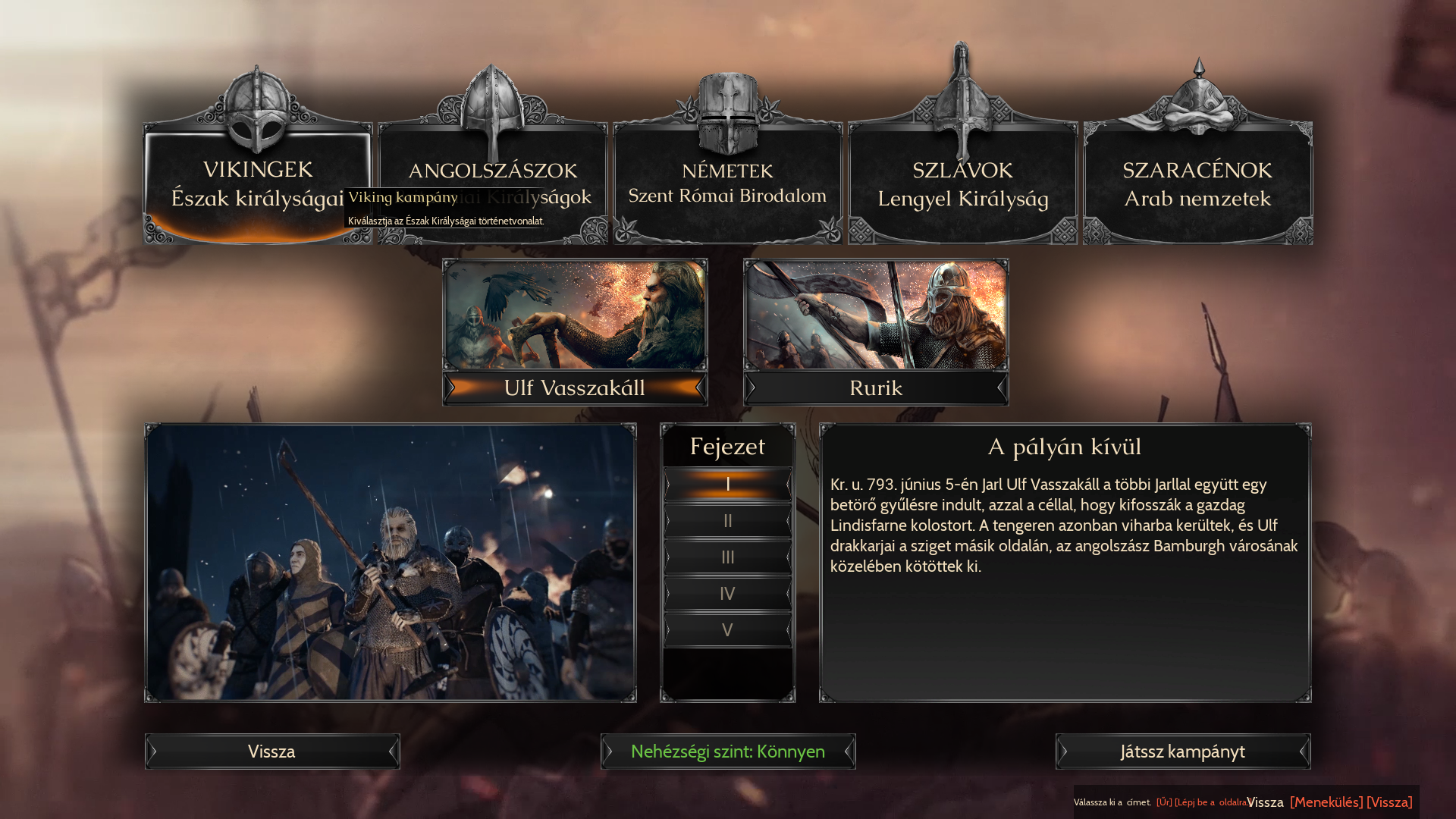Pick chapter III from the list
The width and height of the screenshot is (1456, 819).
[x=727, y=557]
